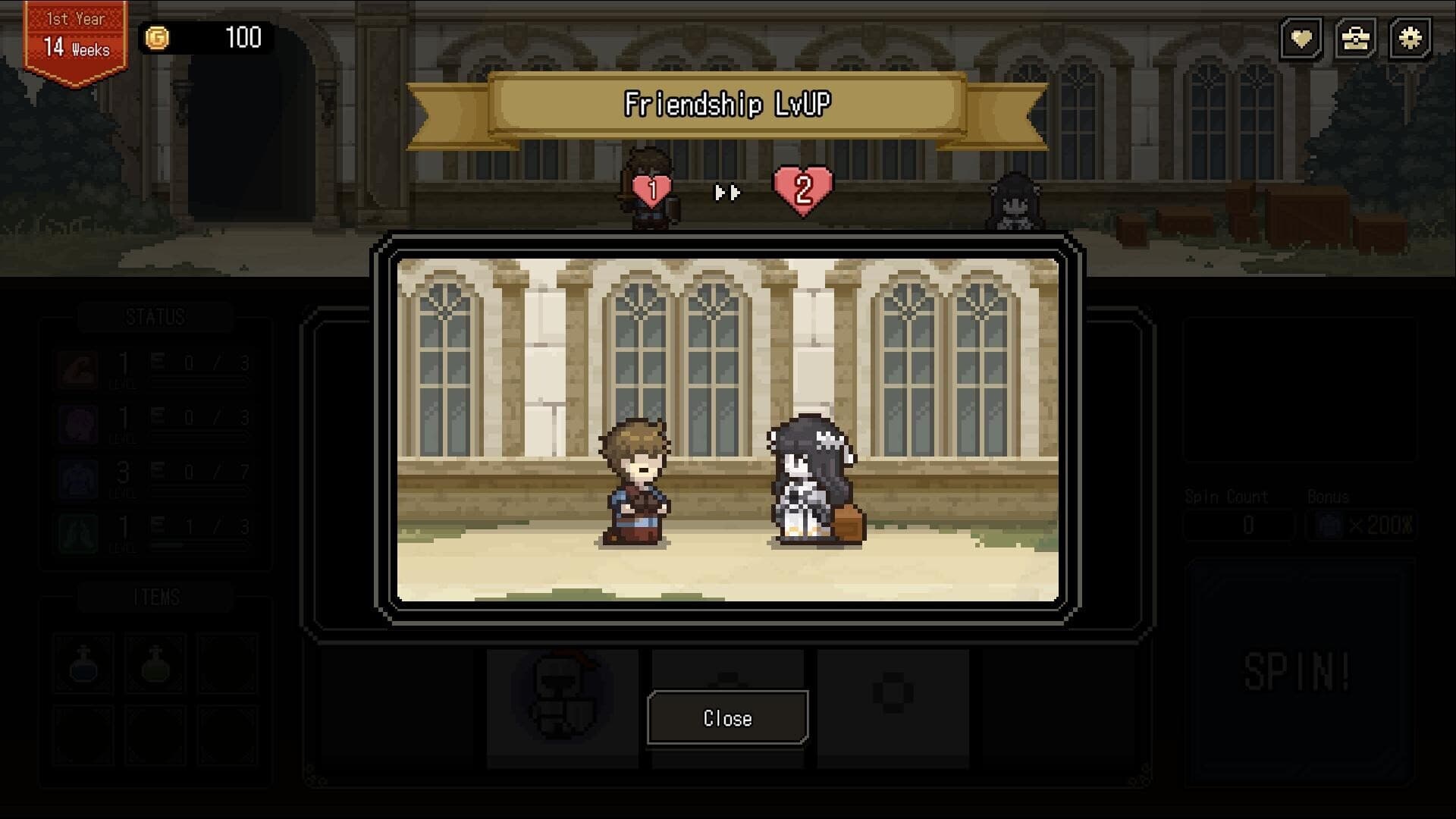Open settings with the gear icon

(1410, 39)
